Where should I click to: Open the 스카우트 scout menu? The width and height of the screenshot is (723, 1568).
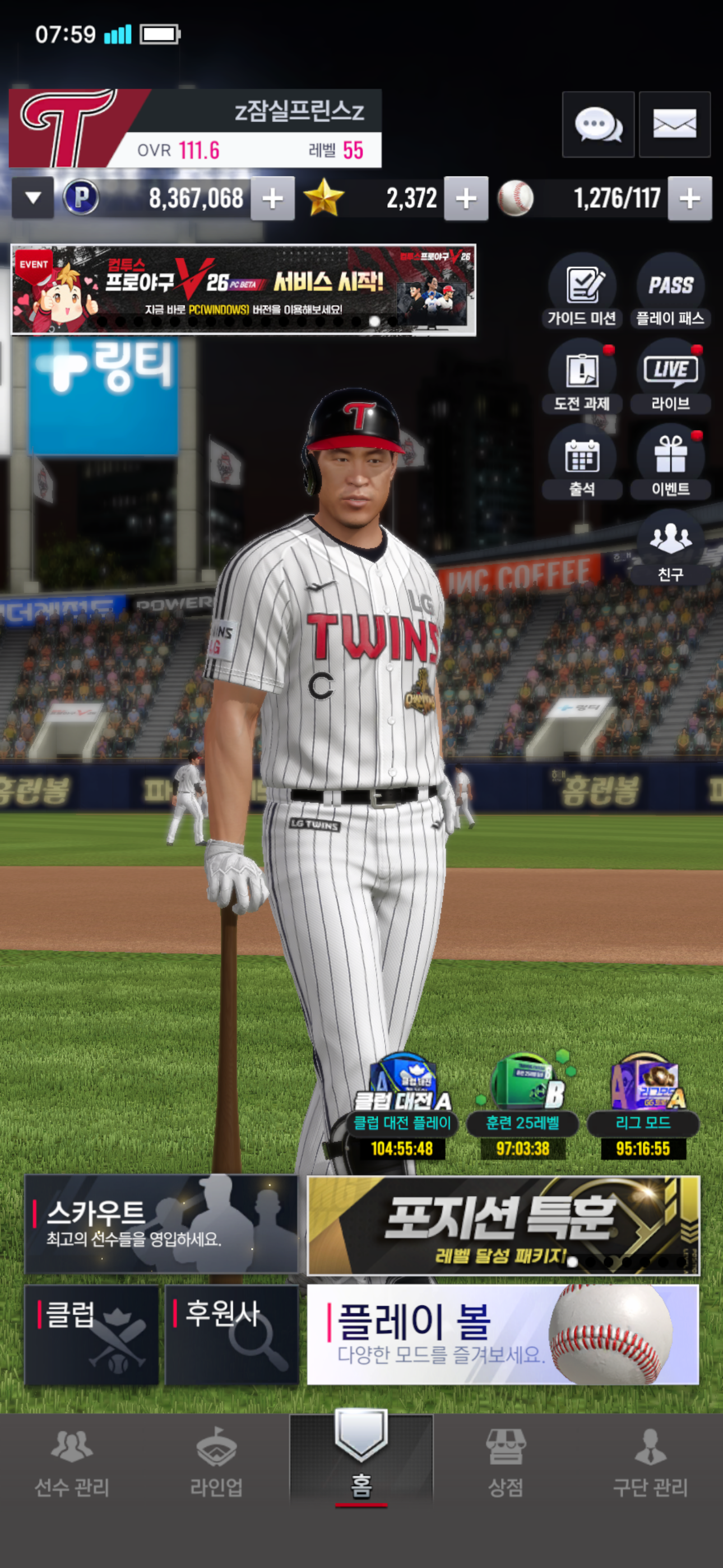point(161,1224)
